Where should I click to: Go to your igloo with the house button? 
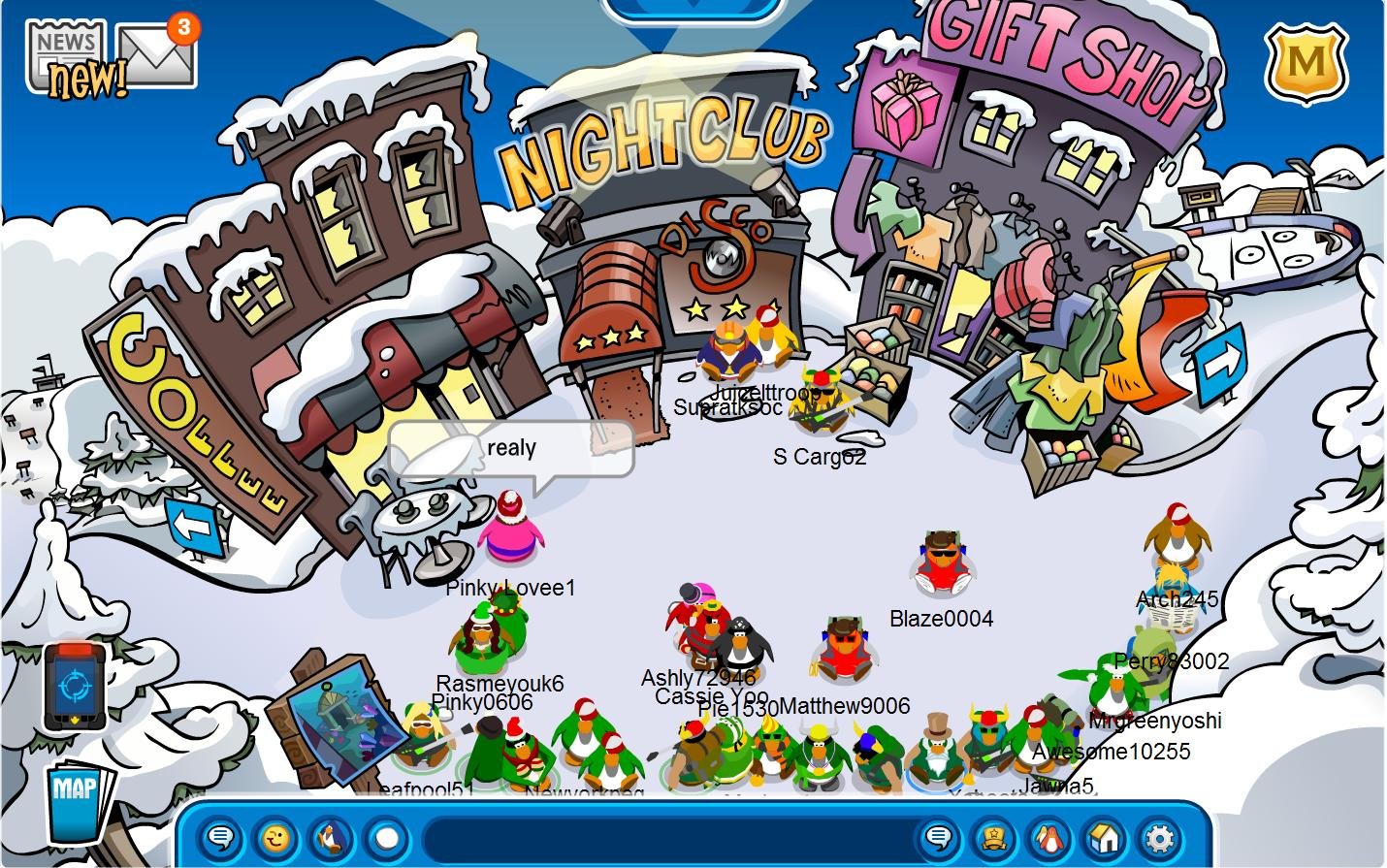click(1104, 838)
